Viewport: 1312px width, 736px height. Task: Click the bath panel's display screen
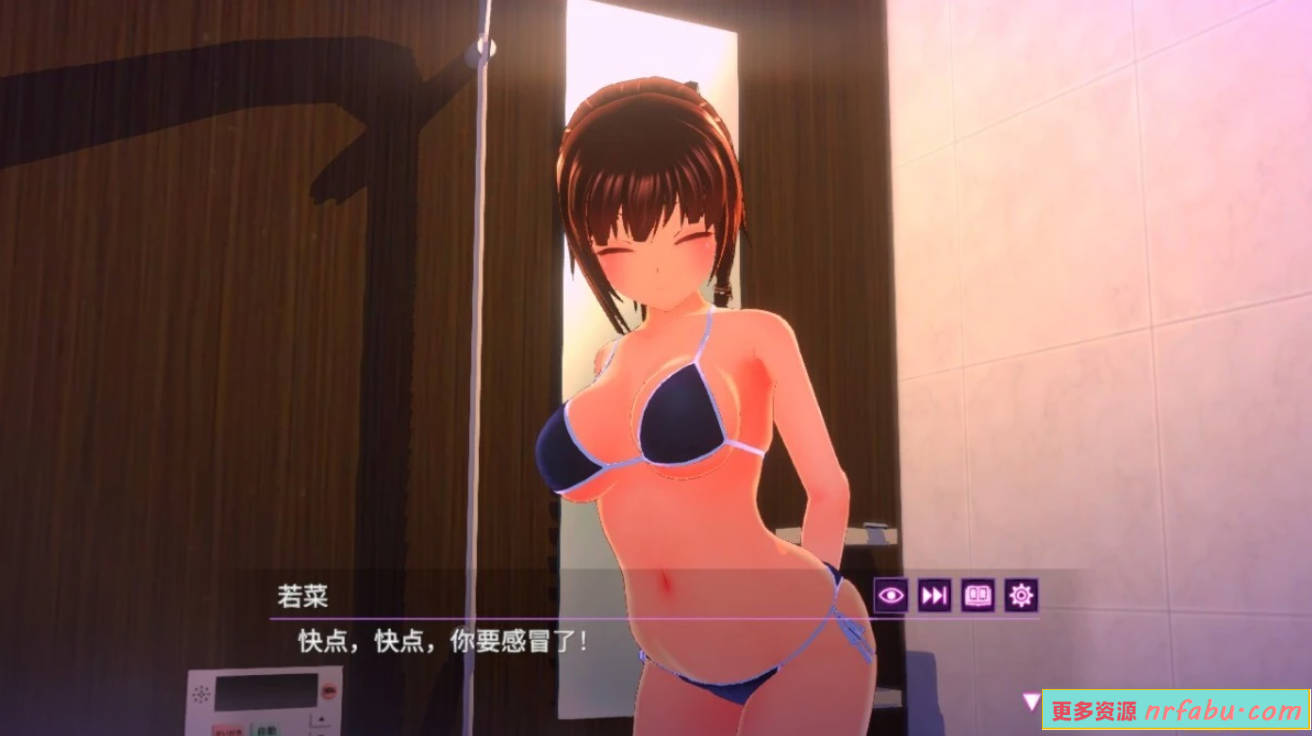click(x=264, y=695)
